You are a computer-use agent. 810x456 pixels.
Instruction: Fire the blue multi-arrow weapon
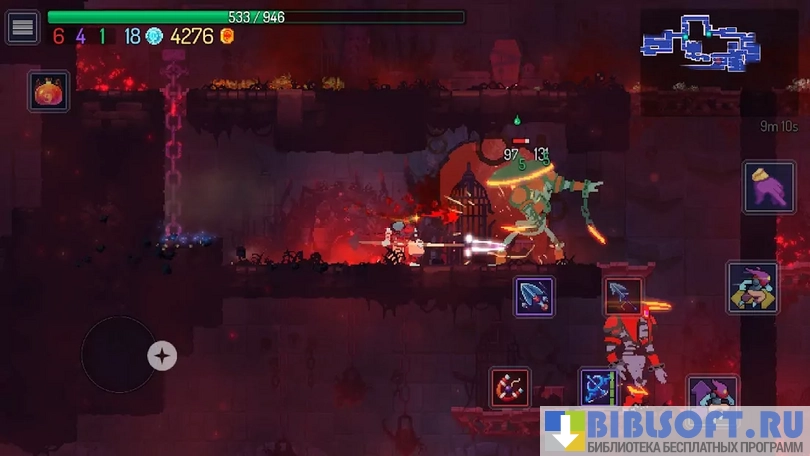coord(534,296)
